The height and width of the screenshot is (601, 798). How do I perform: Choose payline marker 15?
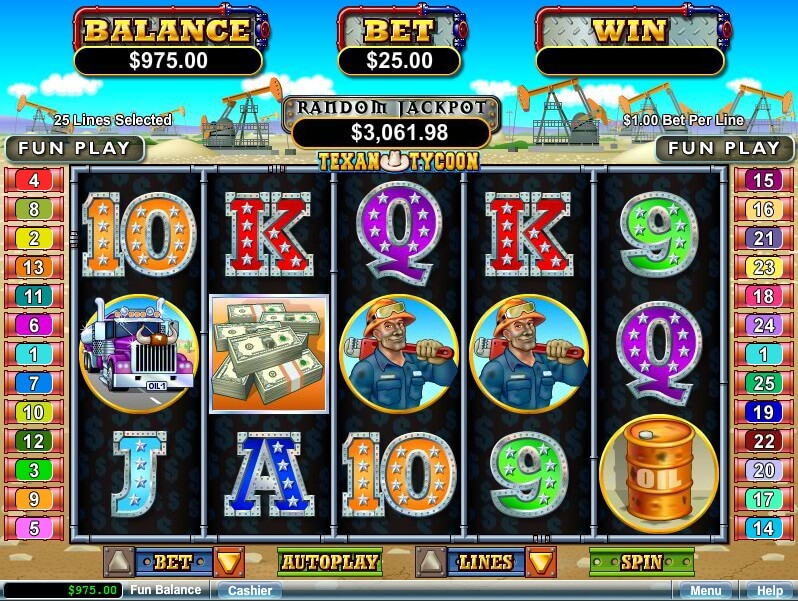point(763,181)
